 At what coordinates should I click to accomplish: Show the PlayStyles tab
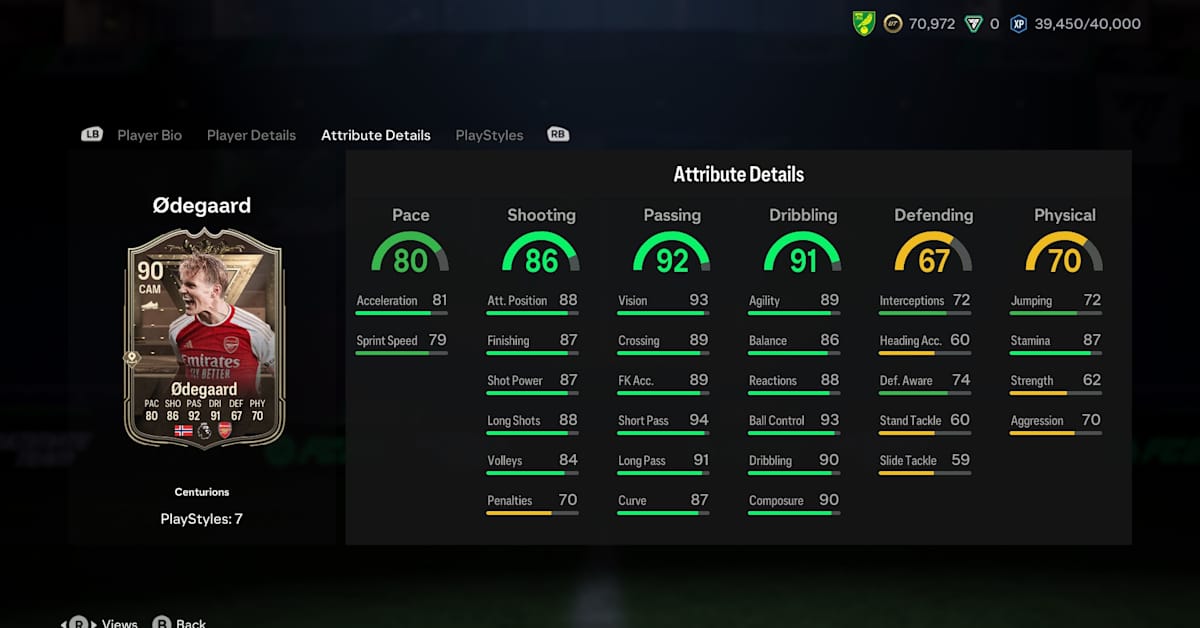tap(489, 135)
